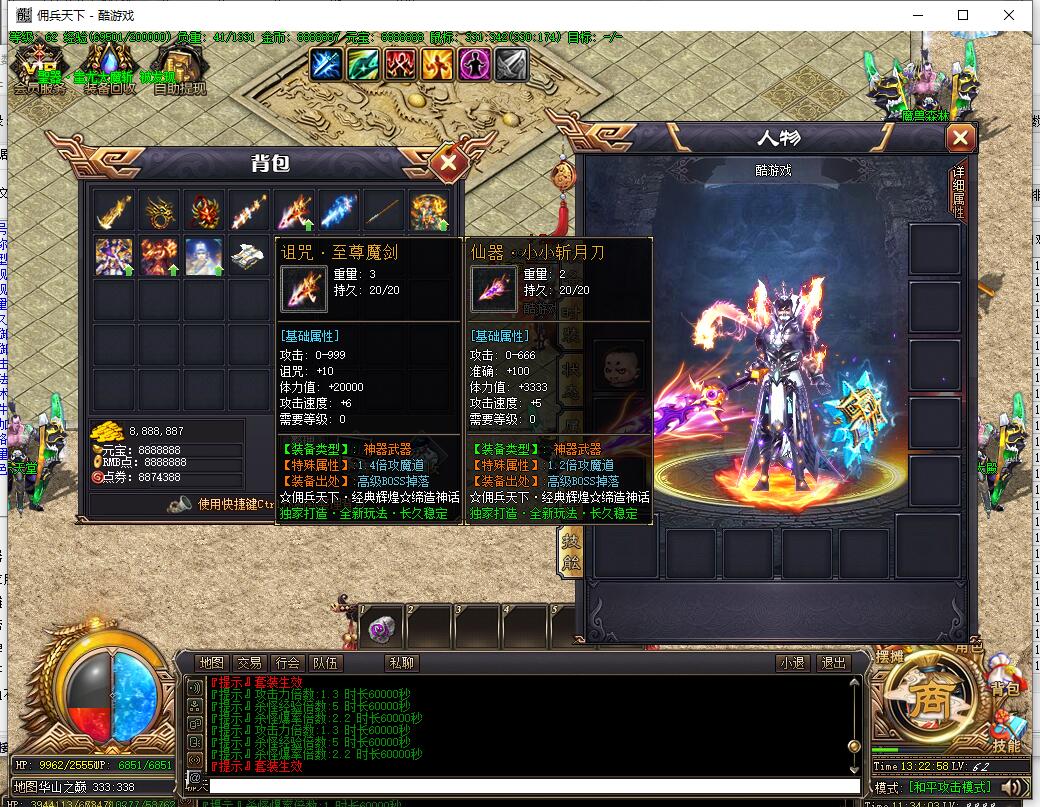Viewport: 1040px width, 807px height.
Task: Maximize the game window
Action: pos(963,15)
